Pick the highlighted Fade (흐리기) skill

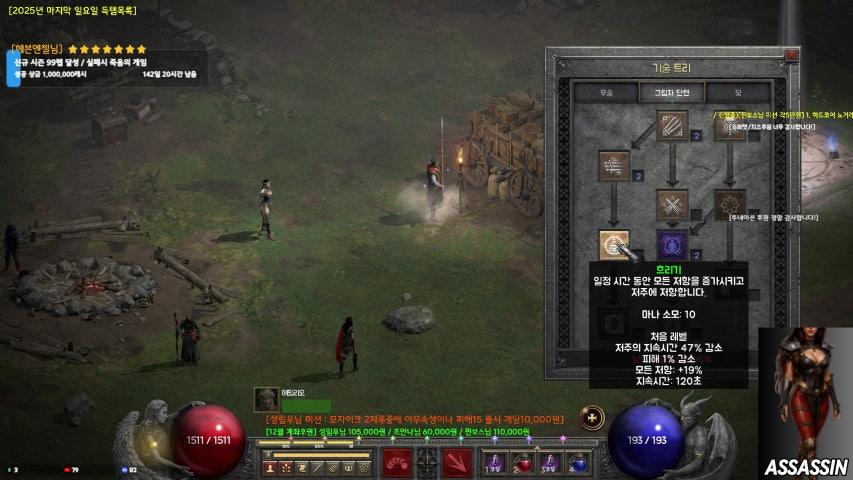click(x=613, y=245)
